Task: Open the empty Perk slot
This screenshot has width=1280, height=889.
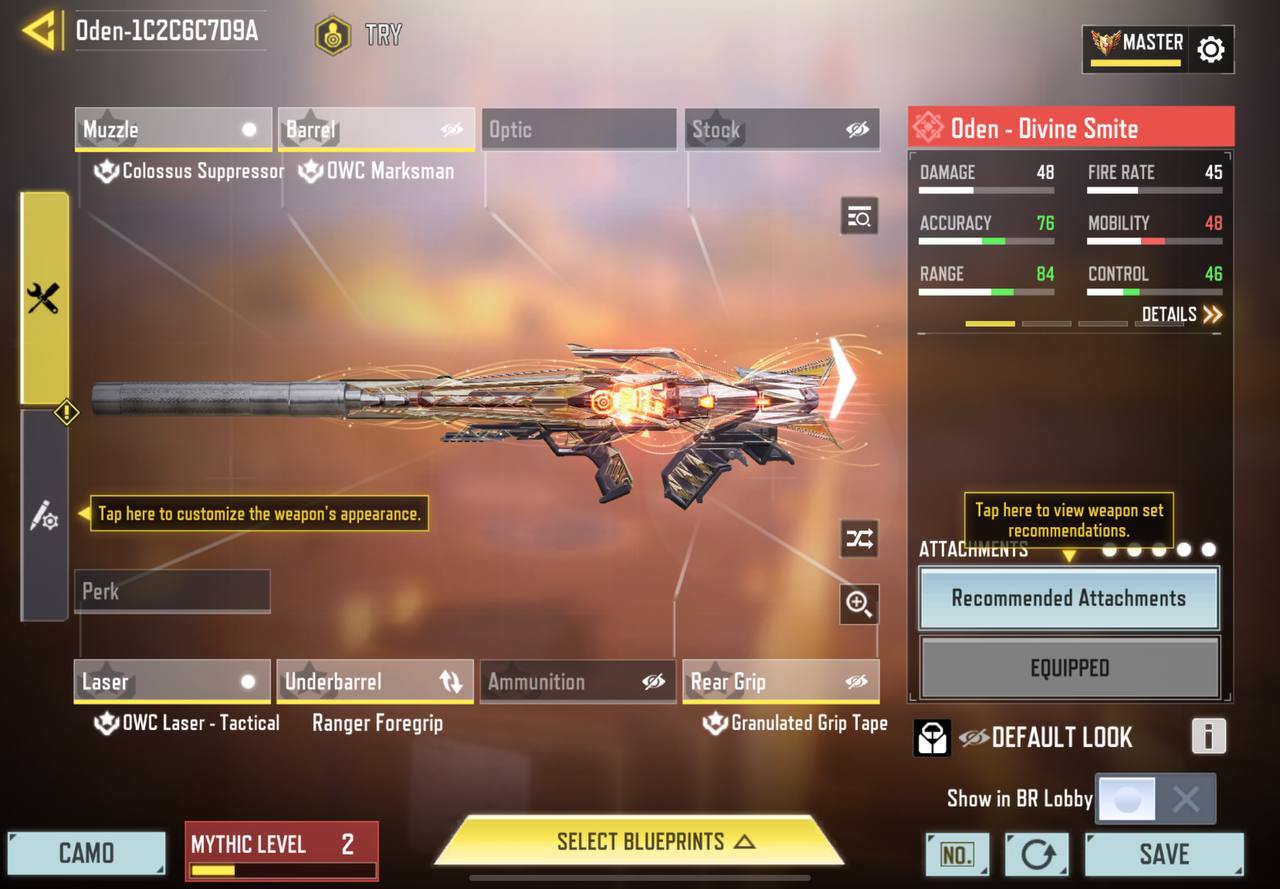Action: coord(172,591)
